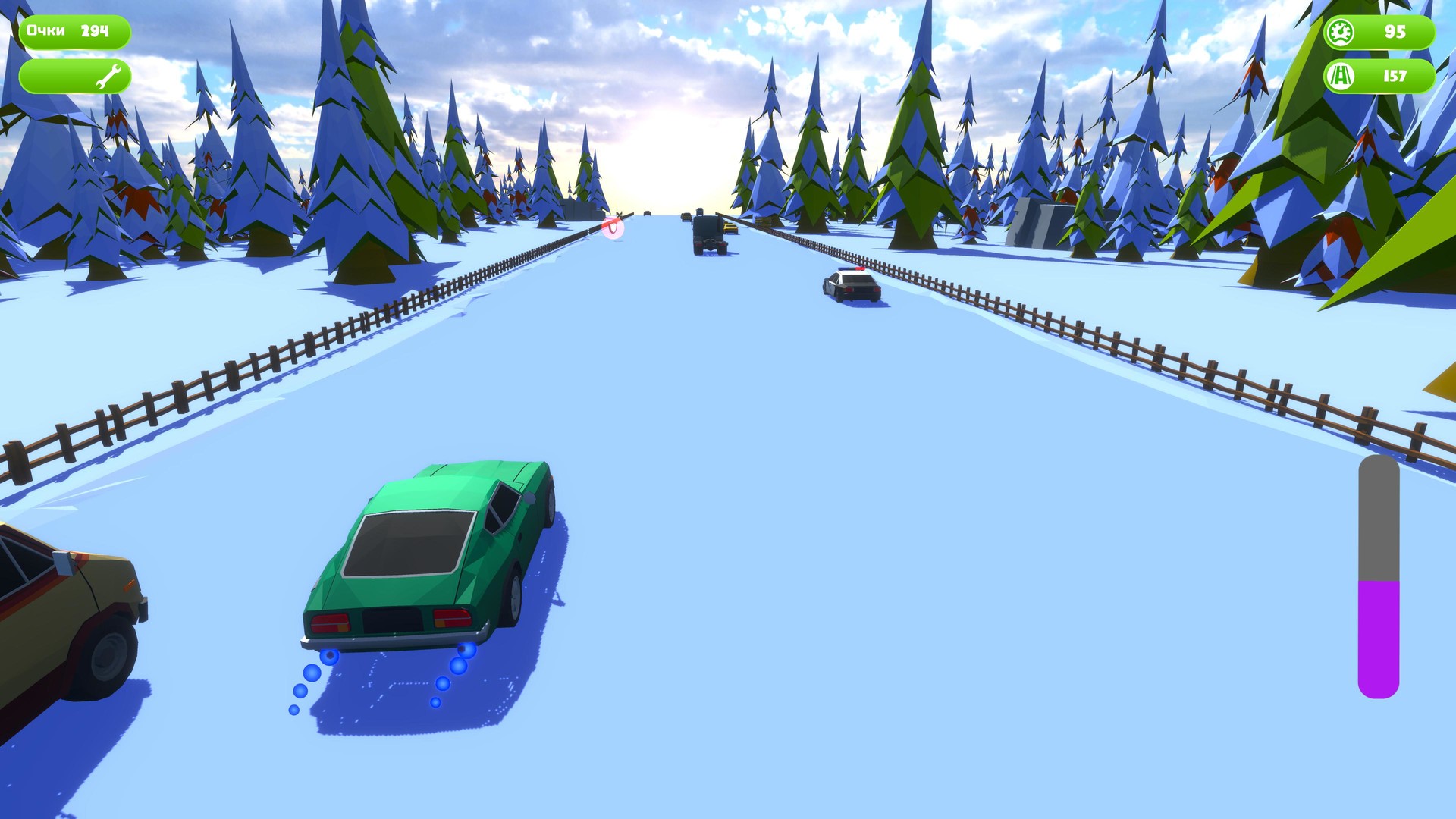Viewport: 1456px width, 819px height.
Task: Click the Очки score pill
Action: (x=74, y=32)
